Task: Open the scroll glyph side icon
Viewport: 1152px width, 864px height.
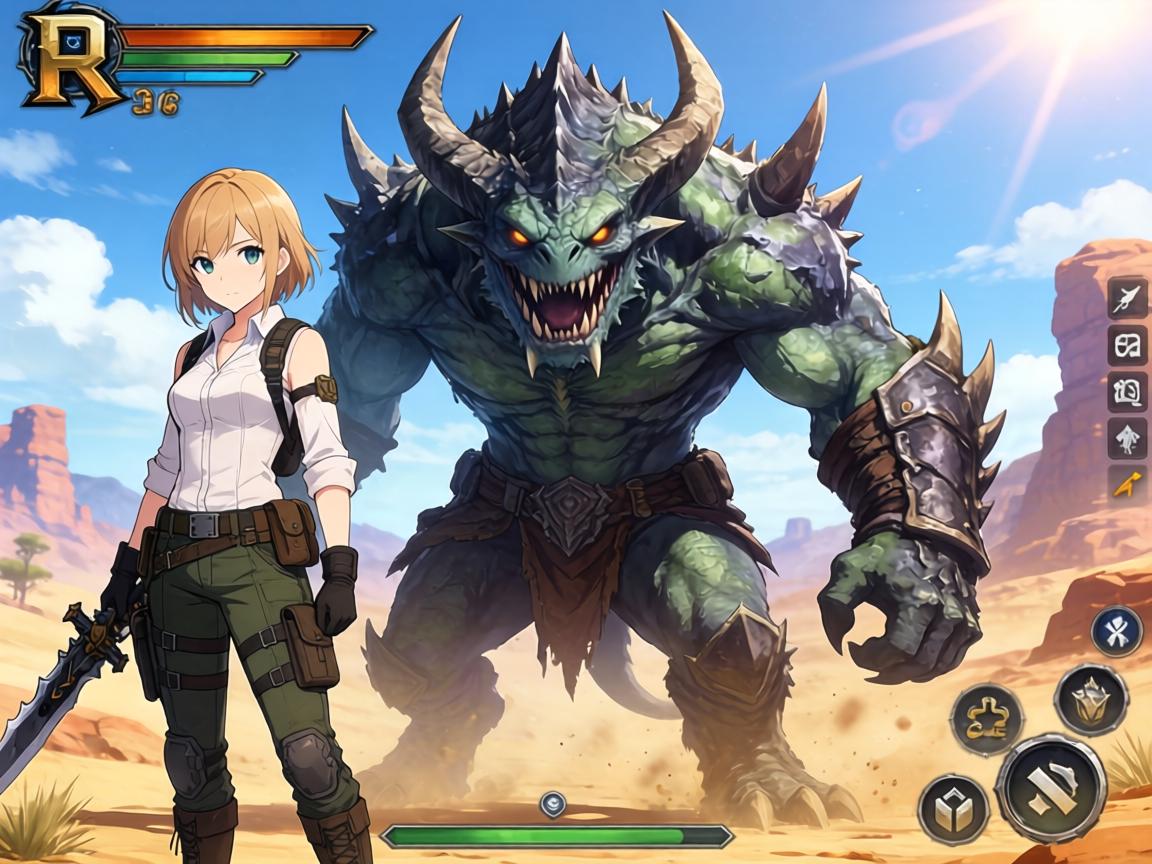Action: 1127,391
